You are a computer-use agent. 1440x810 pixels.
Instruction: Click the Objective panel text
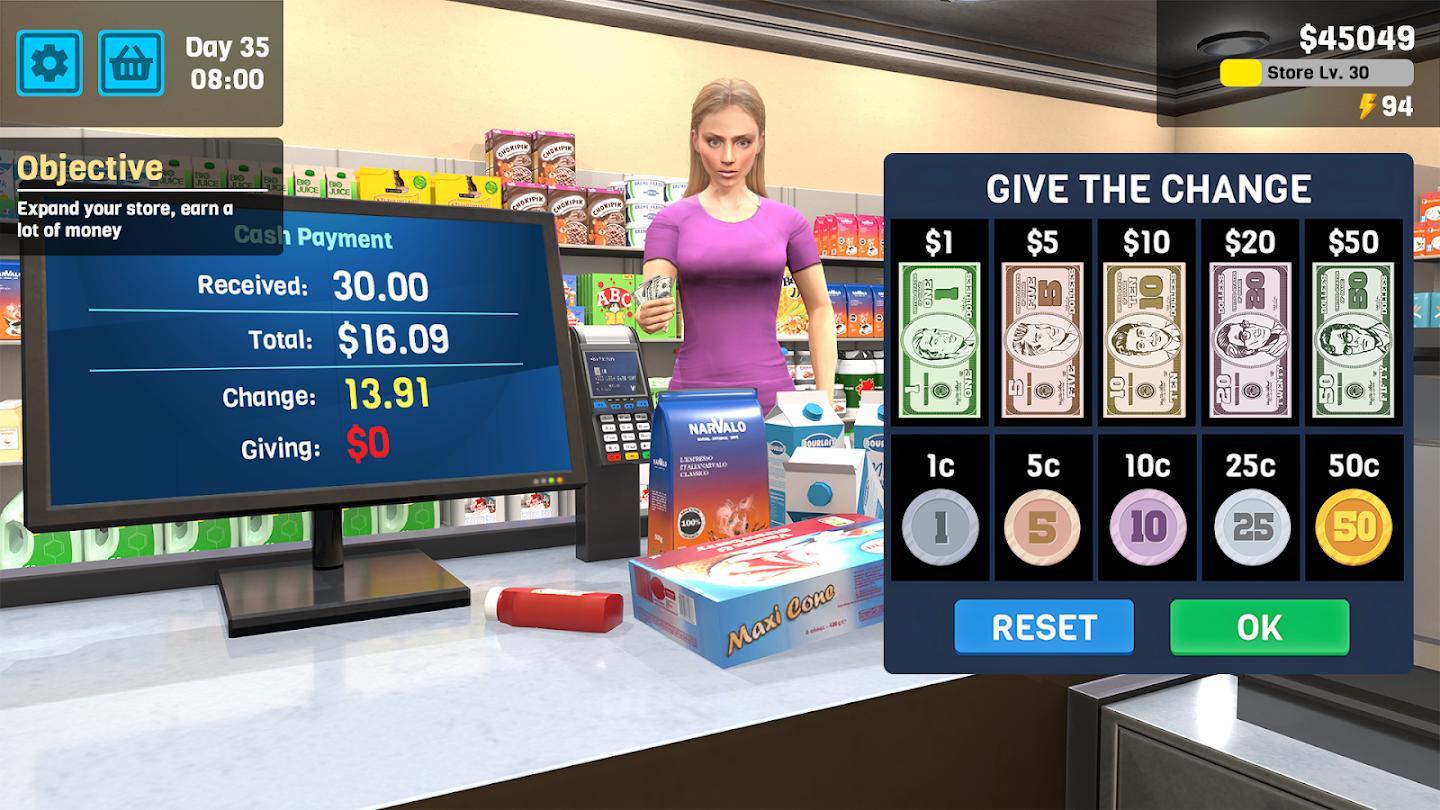[x=125, y=218]
